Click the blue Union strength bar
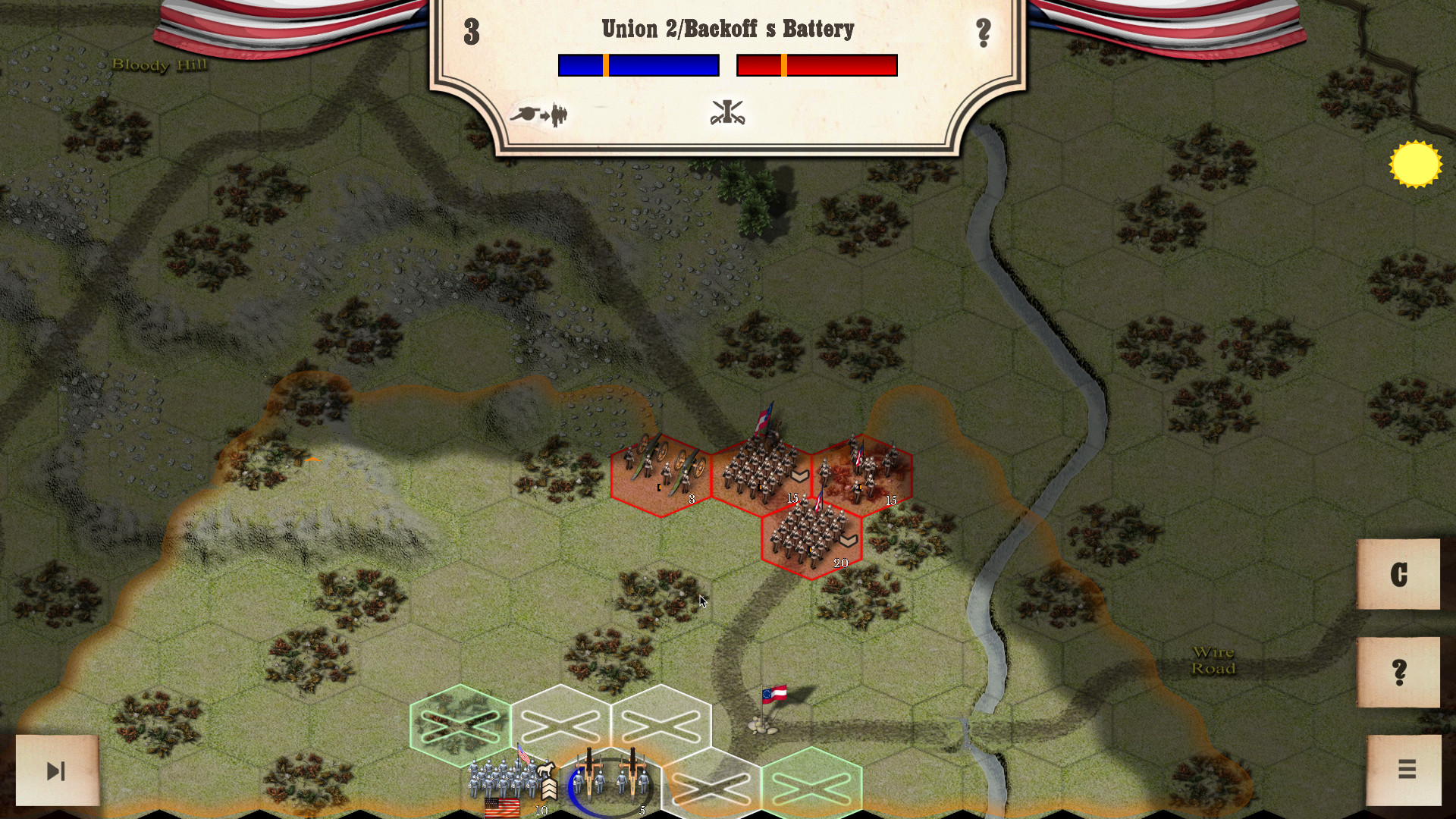 point(638,66)
